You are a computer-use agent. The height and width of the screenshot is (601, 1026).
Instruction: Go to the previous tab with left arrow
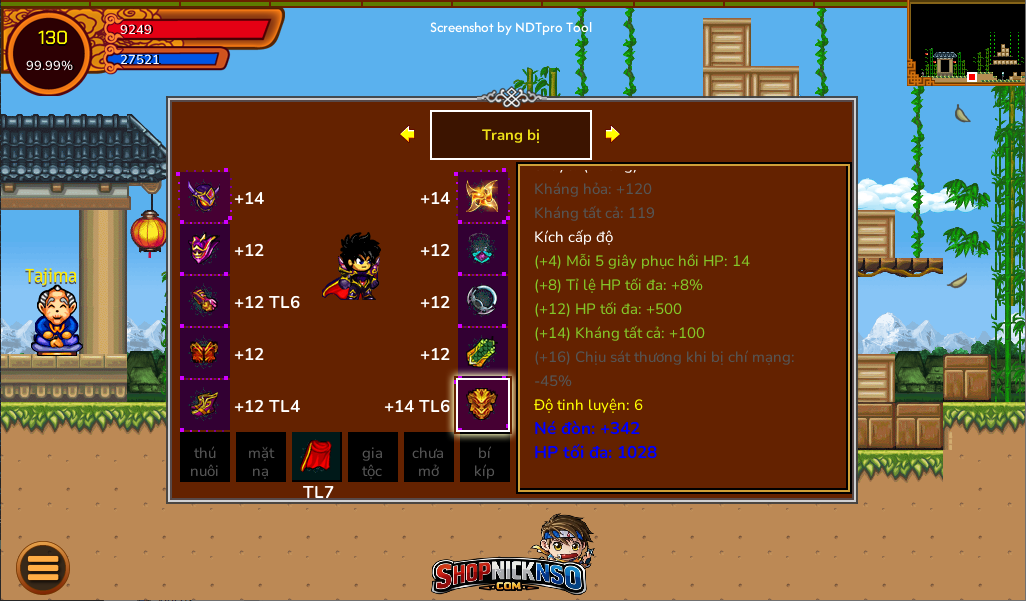[407, 134]
